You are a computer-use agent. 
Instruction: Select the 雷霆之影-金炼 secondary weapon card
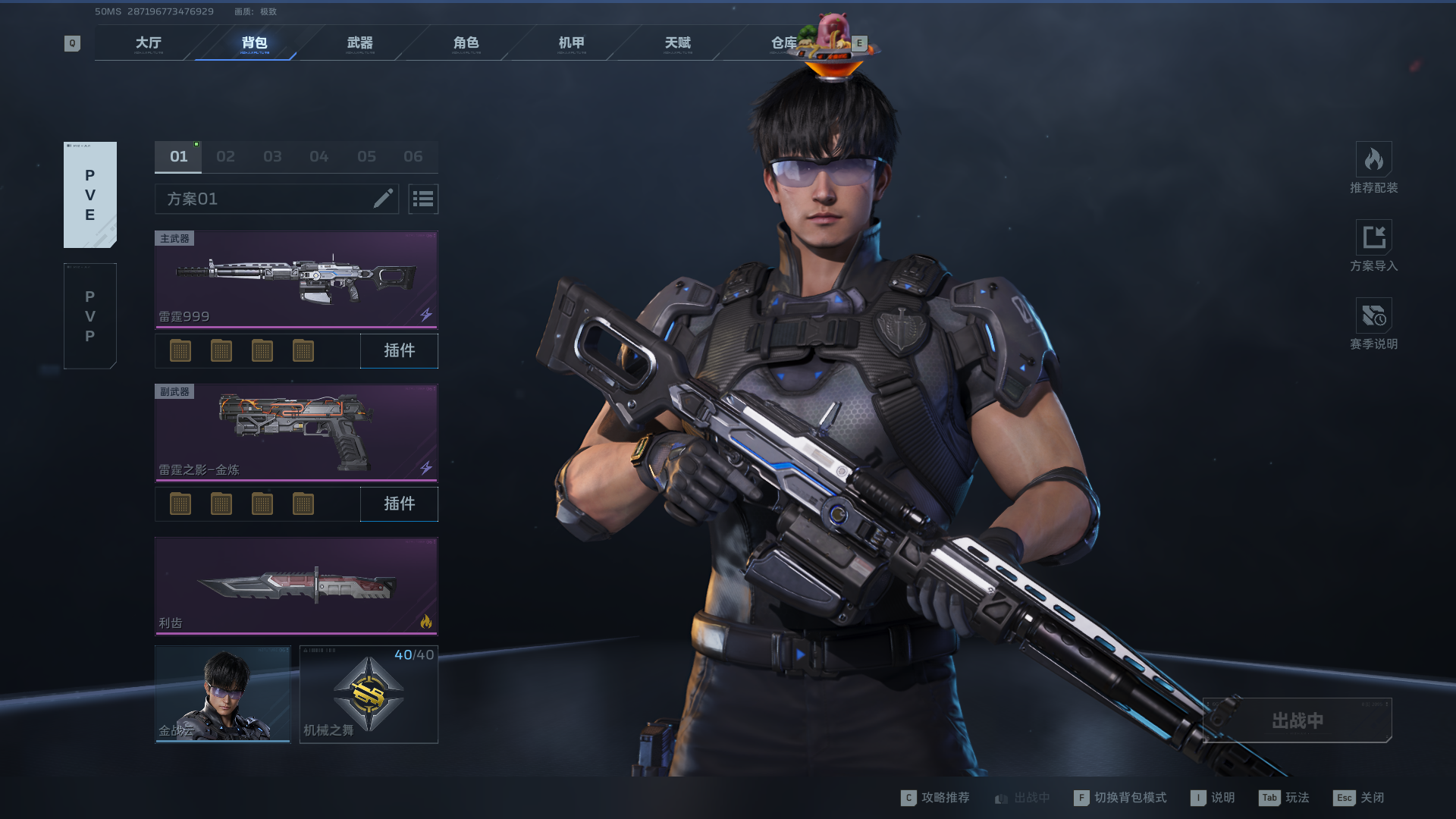pos(296,432)
